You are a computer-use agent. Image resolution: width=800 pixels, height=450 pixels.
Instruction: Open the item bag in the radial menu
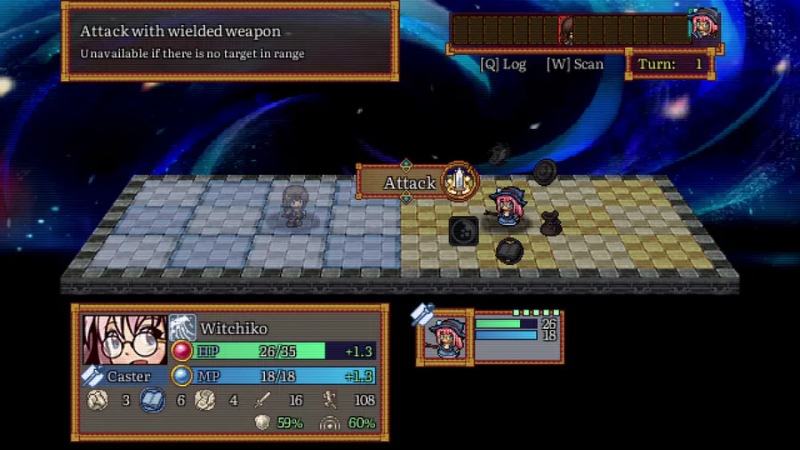pos(550,223)
